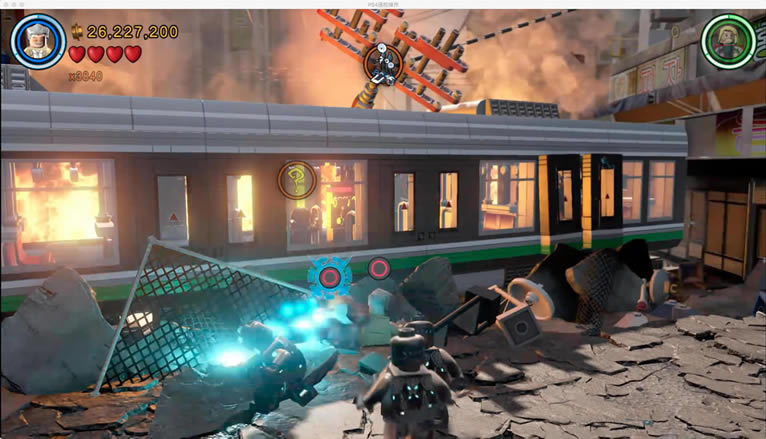The image size is (766, 439).
Task: Select the player one character portrait
Action: coord(38,41)
